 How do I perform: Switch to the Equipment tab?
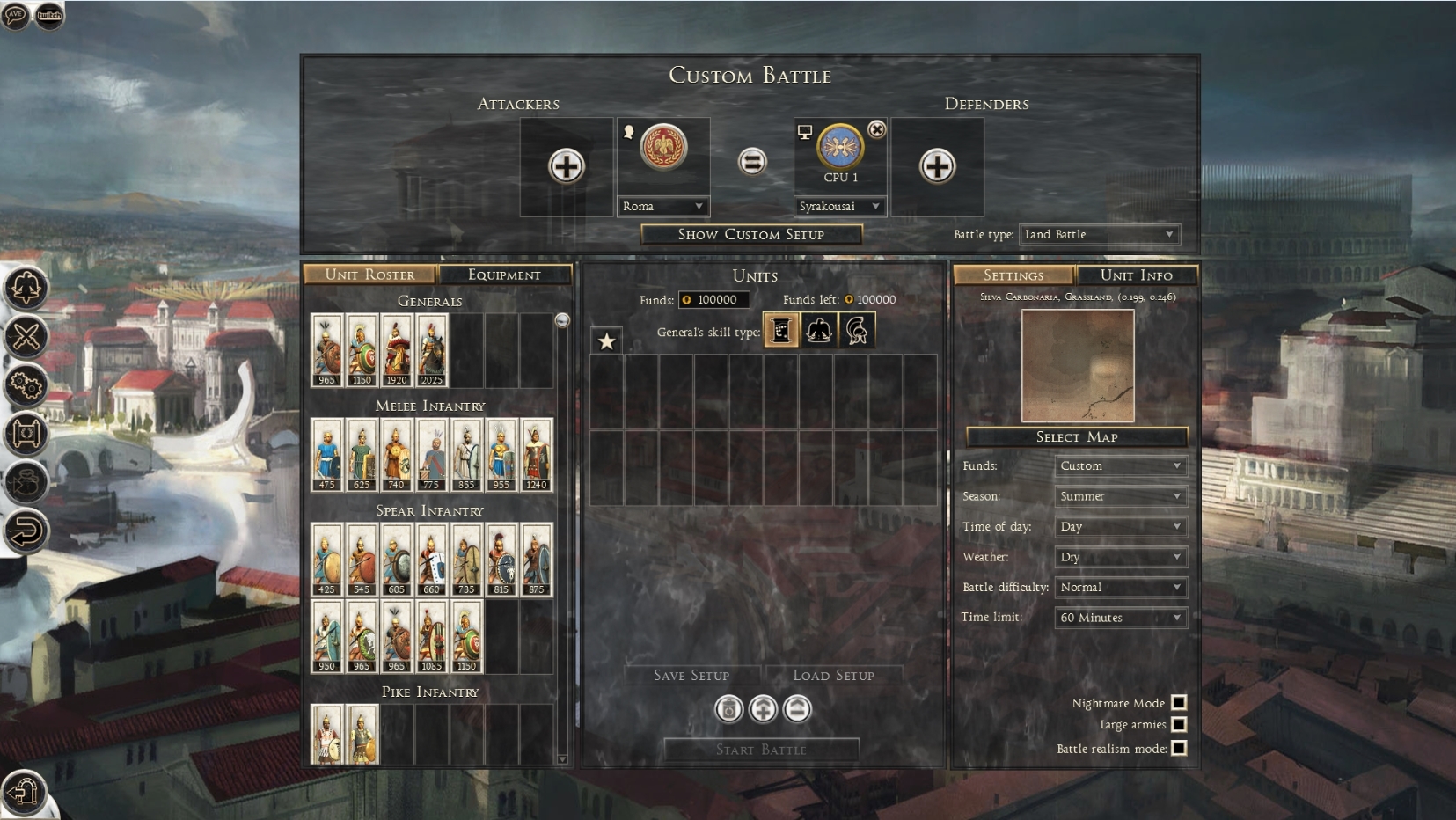[x=504, y=275]
